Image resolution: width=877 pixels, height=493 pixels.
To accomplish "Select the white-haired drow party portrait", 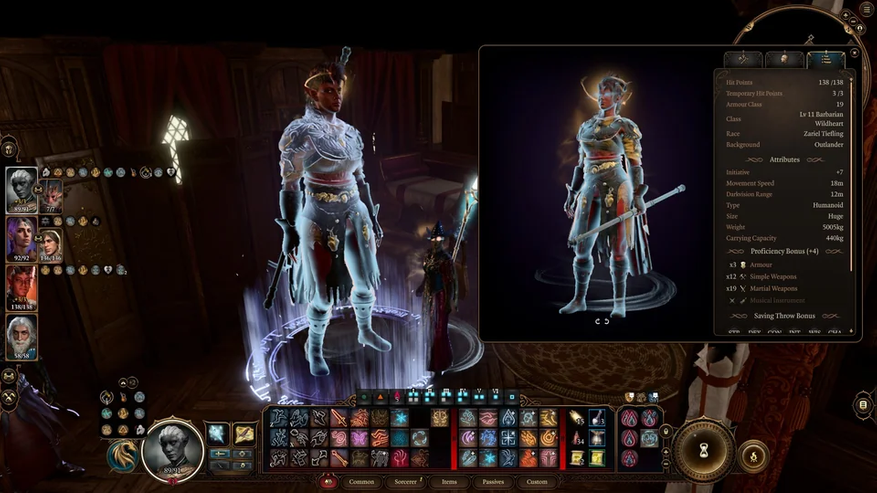I will tap(21, 187).
